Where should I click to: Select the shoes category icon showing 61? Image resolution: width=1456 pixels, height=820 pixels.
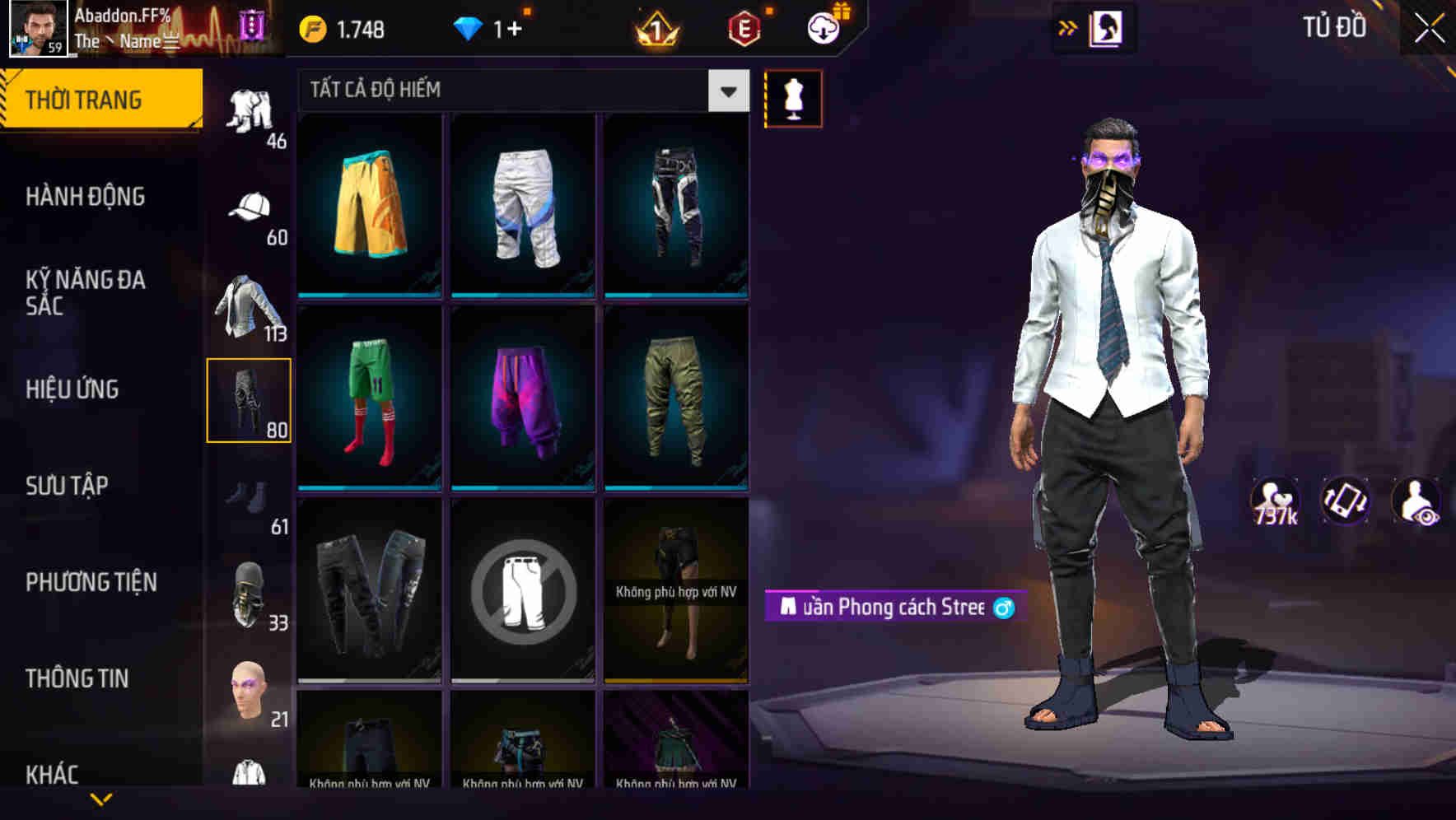250,497
